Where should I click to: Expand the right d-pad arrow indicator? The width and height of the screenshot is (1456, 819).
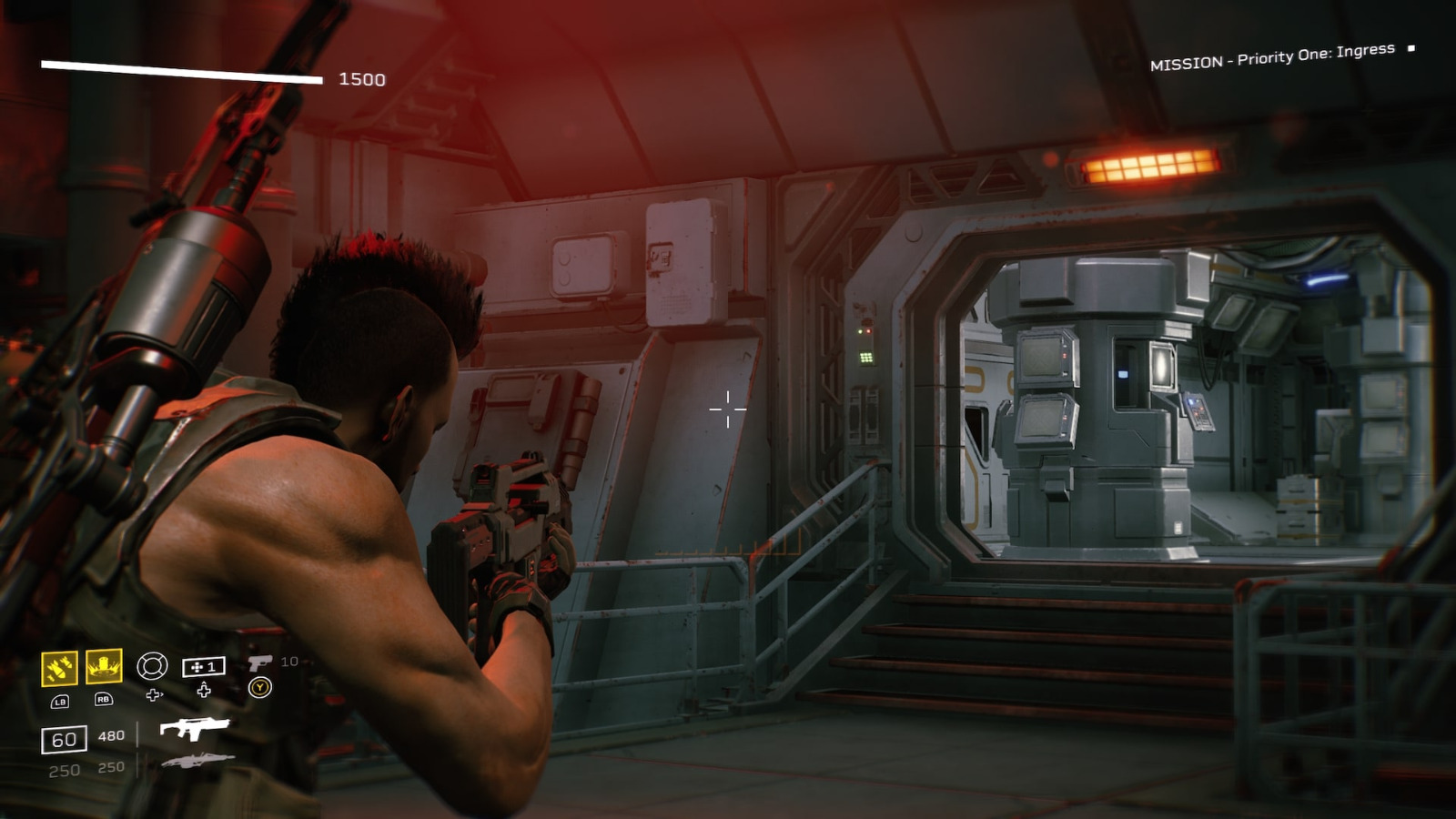click(x=155, y=694)
